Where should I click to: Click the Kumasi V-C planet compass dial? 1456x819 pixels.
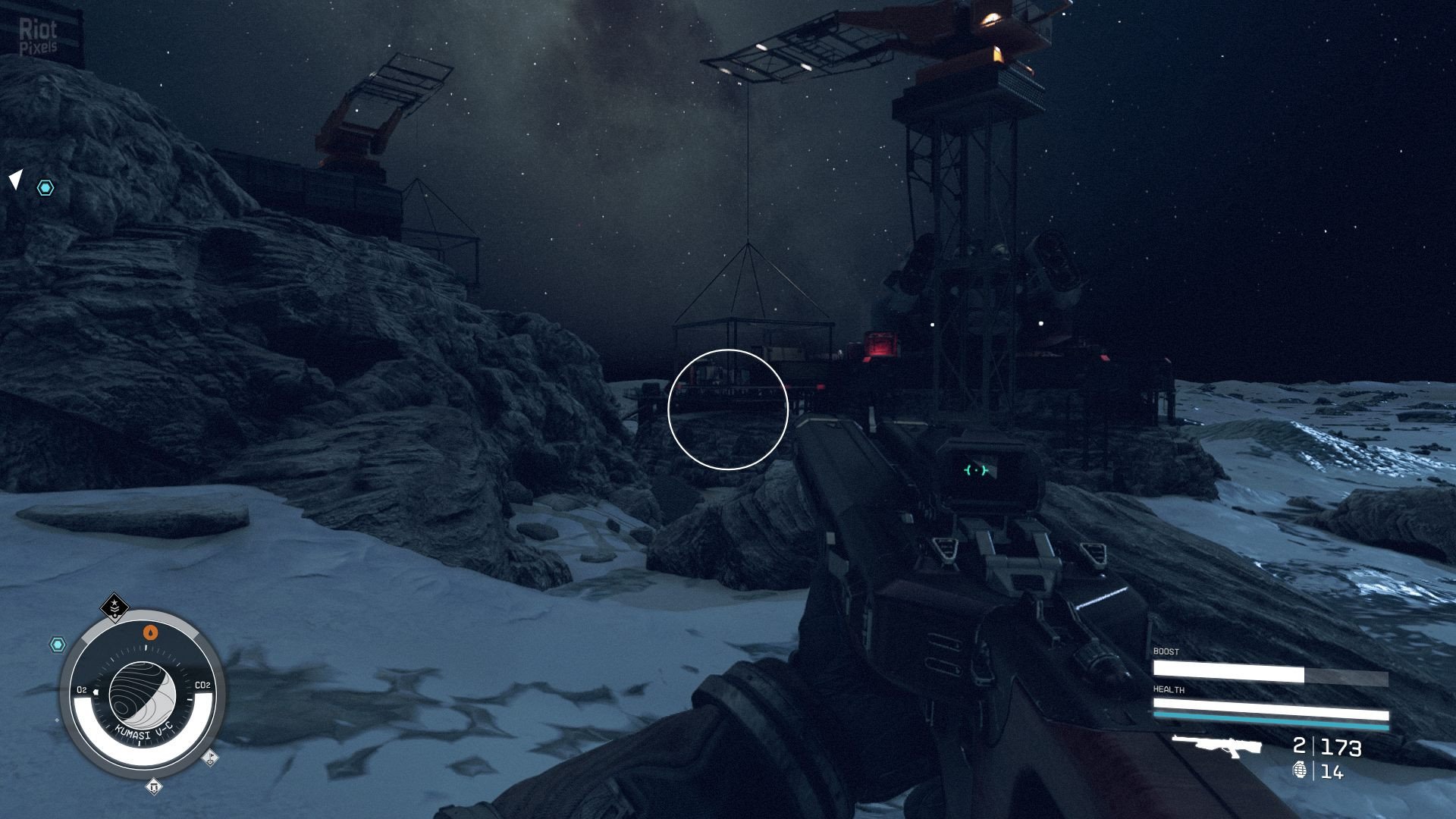143,694
